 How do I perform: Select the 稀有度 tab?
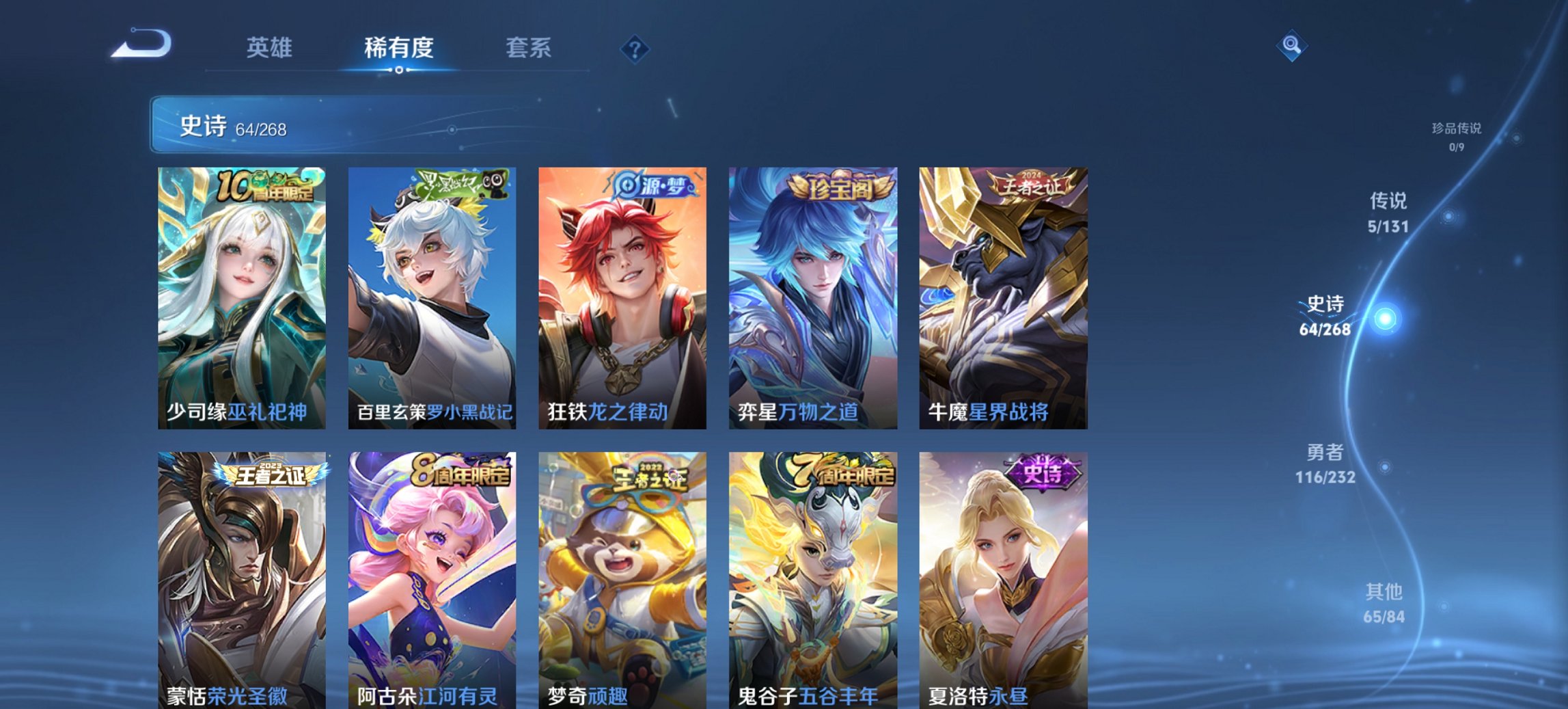pyautogui.click(x=399, y=48)
